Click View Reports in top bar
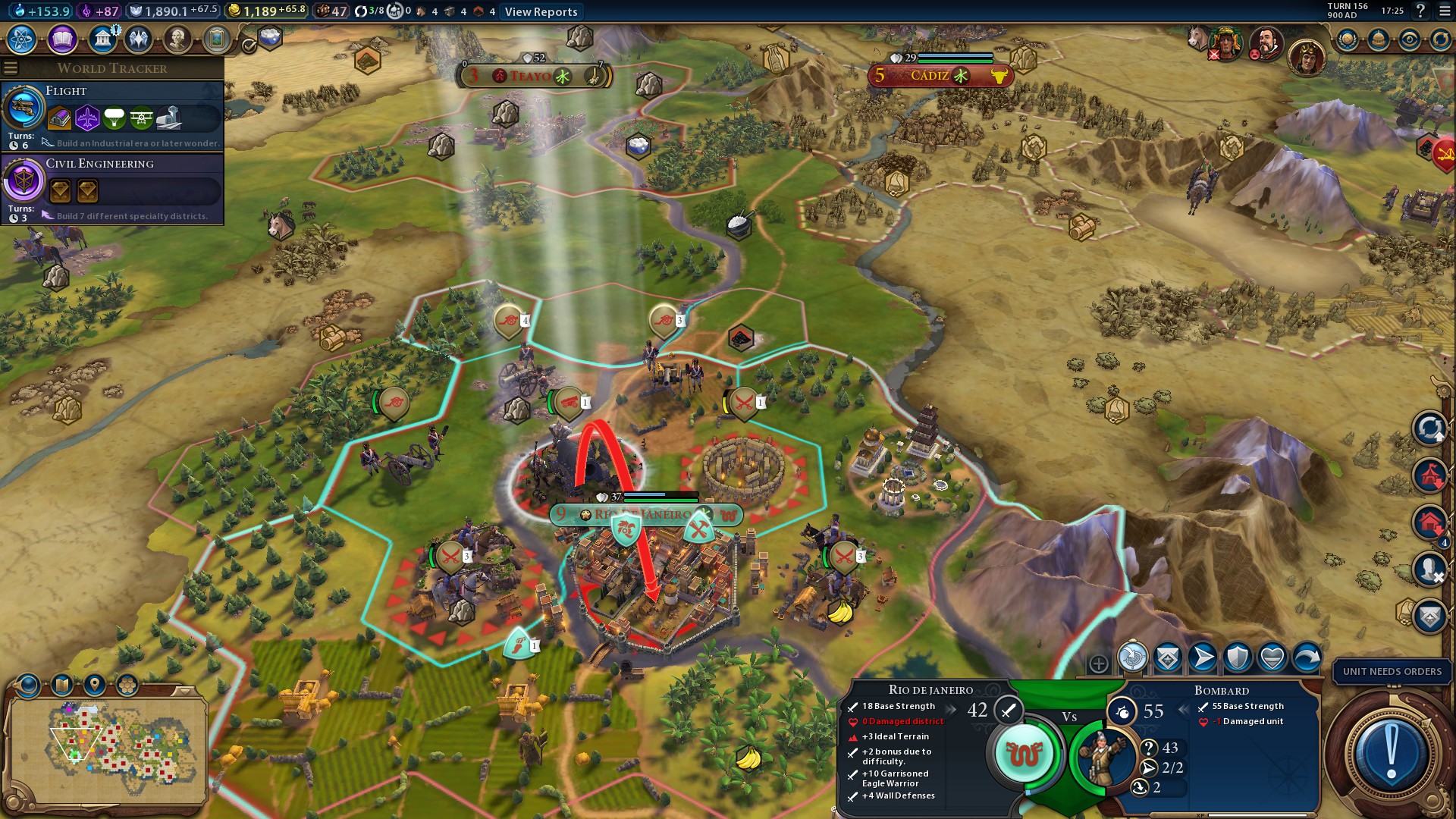1456x819 pixels. coord(541,11)
